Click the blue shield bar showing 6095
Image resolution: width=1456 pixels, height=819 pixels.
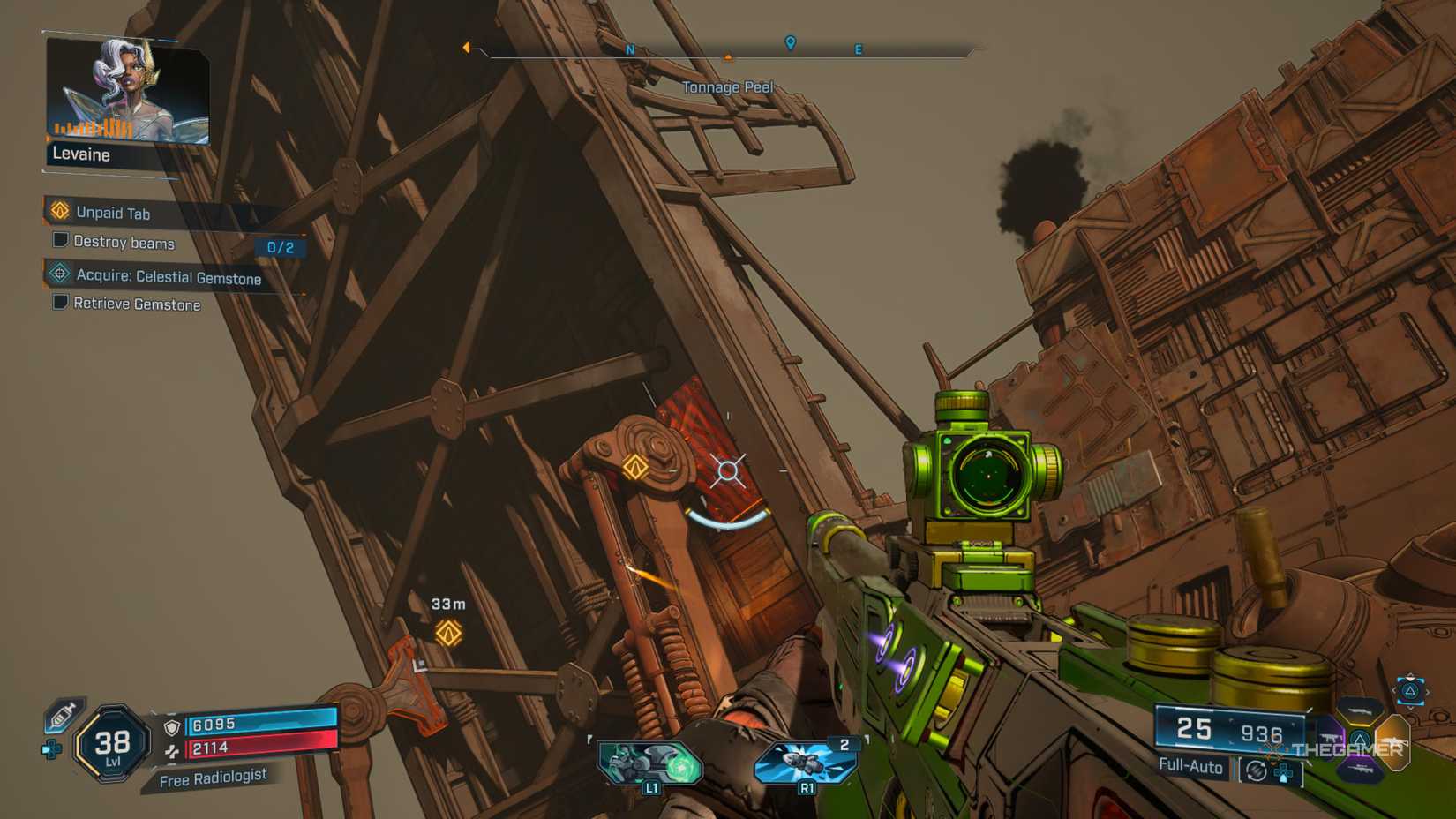point(256,723)
